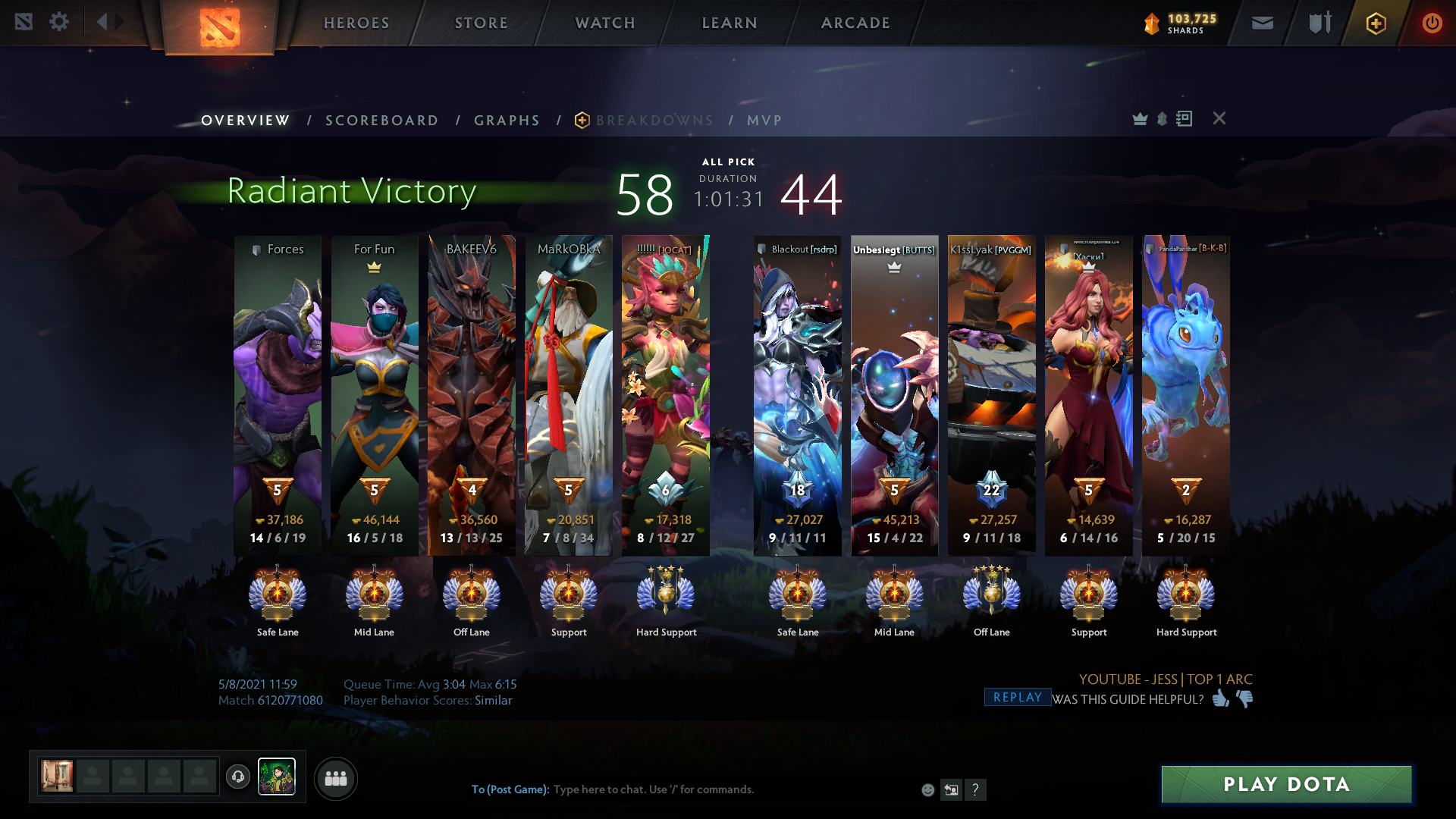
Task: Close the post-game overview panel
Action: [x=1219, y=118]
